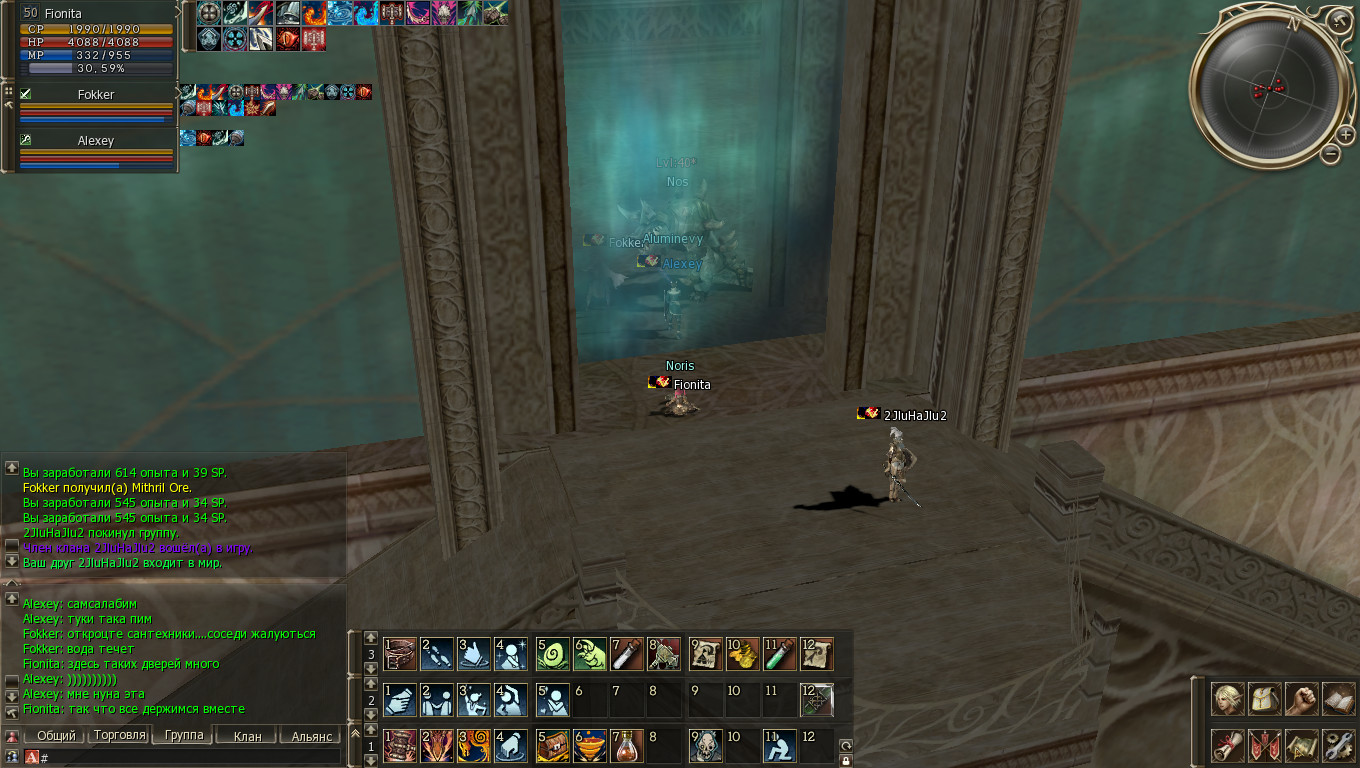Use the treasure chest hotbar slot
Image resolution: width=1360 pixels, height=768 pixels.
(x=552, y=745)
